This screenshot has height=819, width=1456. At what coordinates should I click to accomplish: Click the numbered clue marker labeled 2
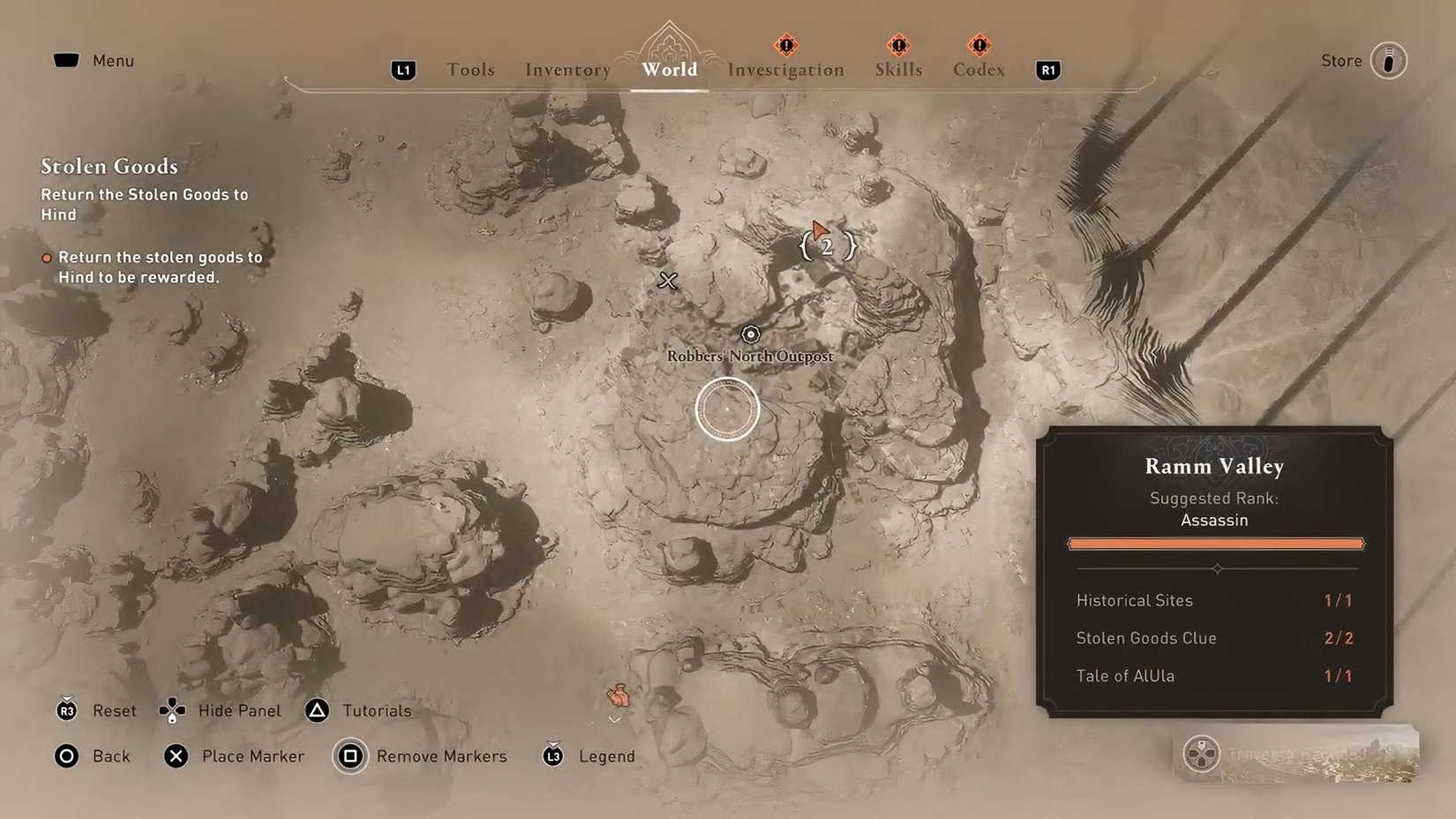[826, 247]
